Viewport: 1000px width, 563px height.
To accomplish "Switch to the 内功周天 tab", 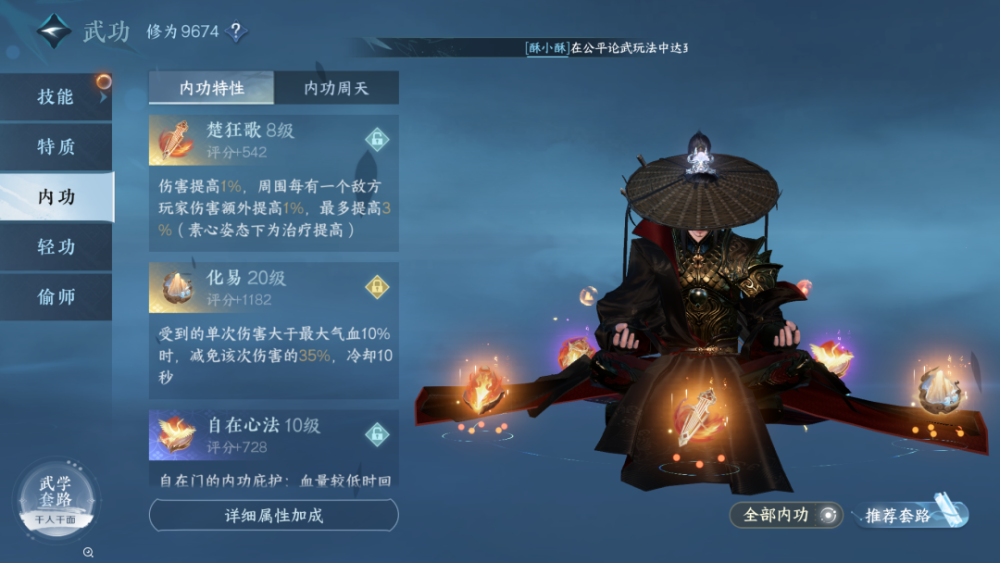I will tap(336, 88).
